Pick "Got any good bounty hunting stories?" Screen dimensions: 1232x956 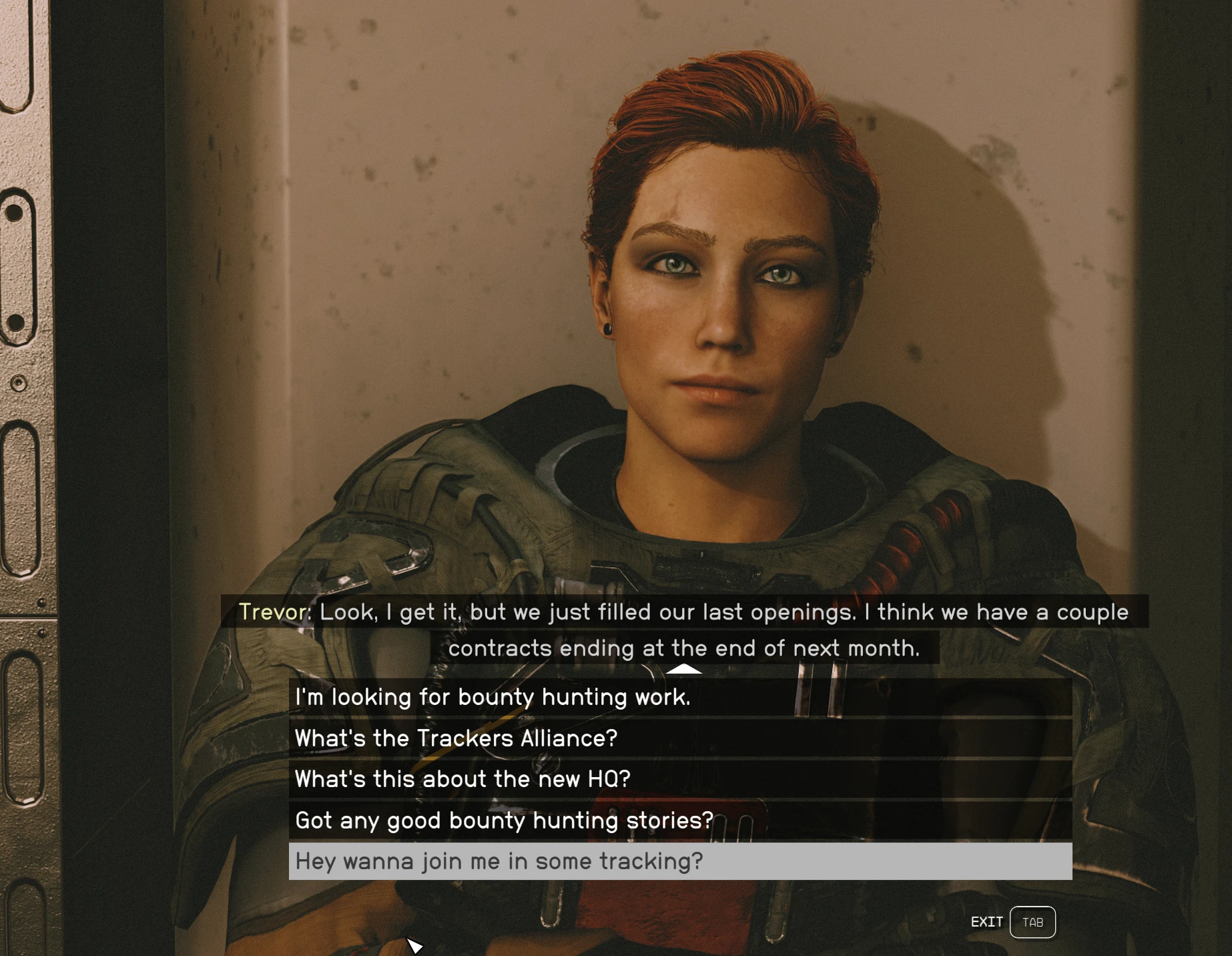click(679, 820)
